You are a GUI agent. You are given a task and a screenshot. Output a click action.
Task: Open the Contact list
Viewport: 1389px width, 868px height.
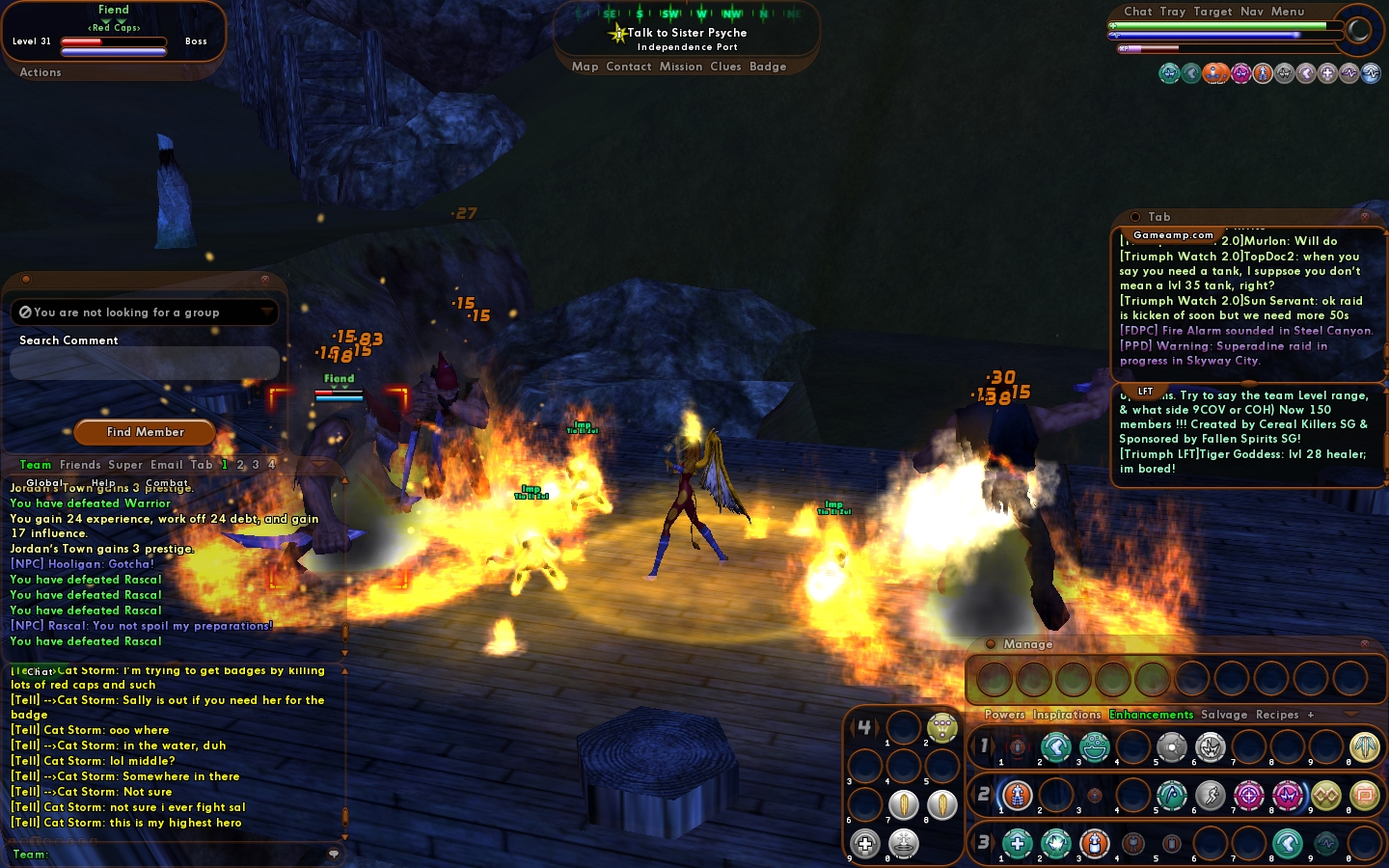[x=629, y=67]
